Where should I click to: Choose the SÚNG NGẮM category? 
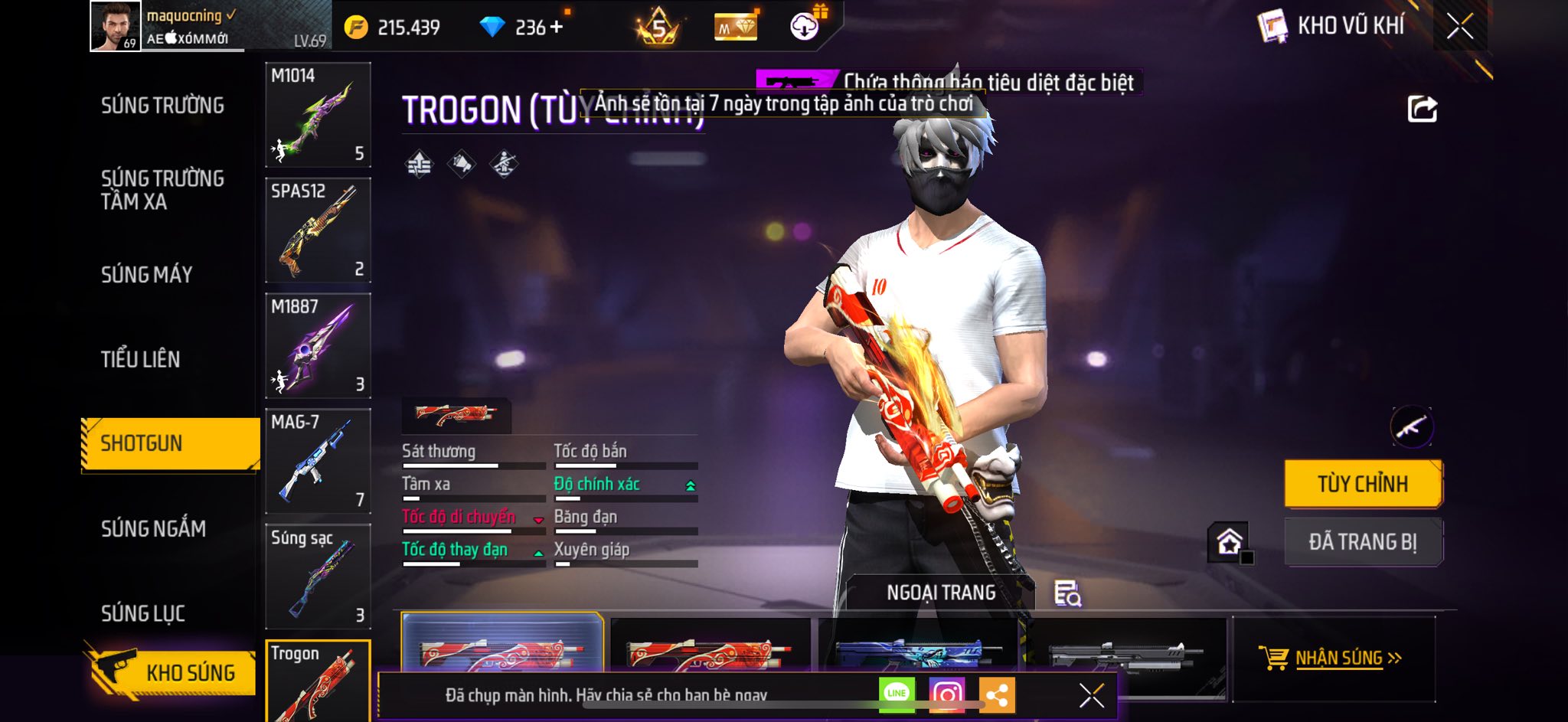[153, 529]
